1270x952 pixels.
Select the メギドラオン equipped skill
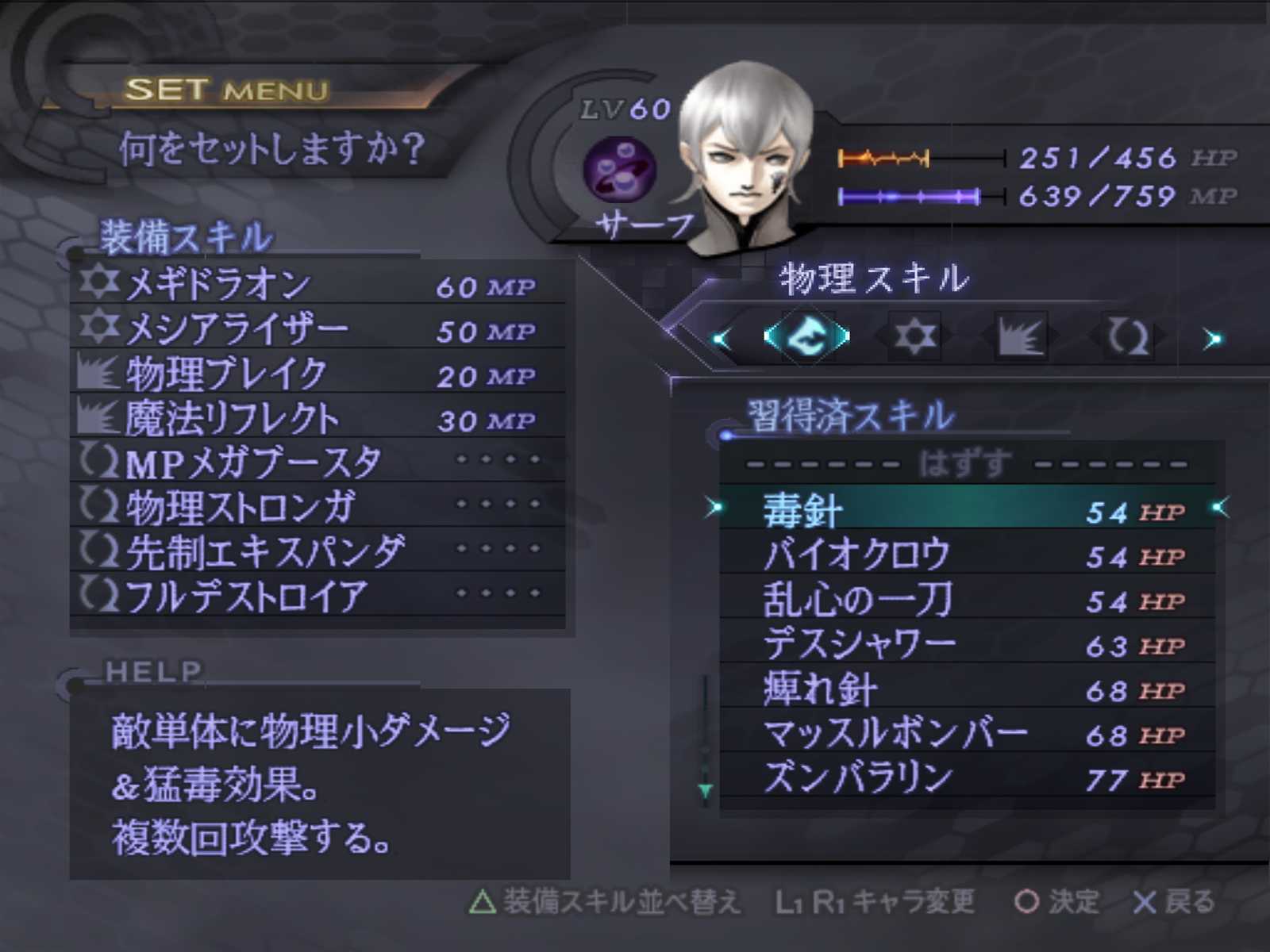[317, 284]
